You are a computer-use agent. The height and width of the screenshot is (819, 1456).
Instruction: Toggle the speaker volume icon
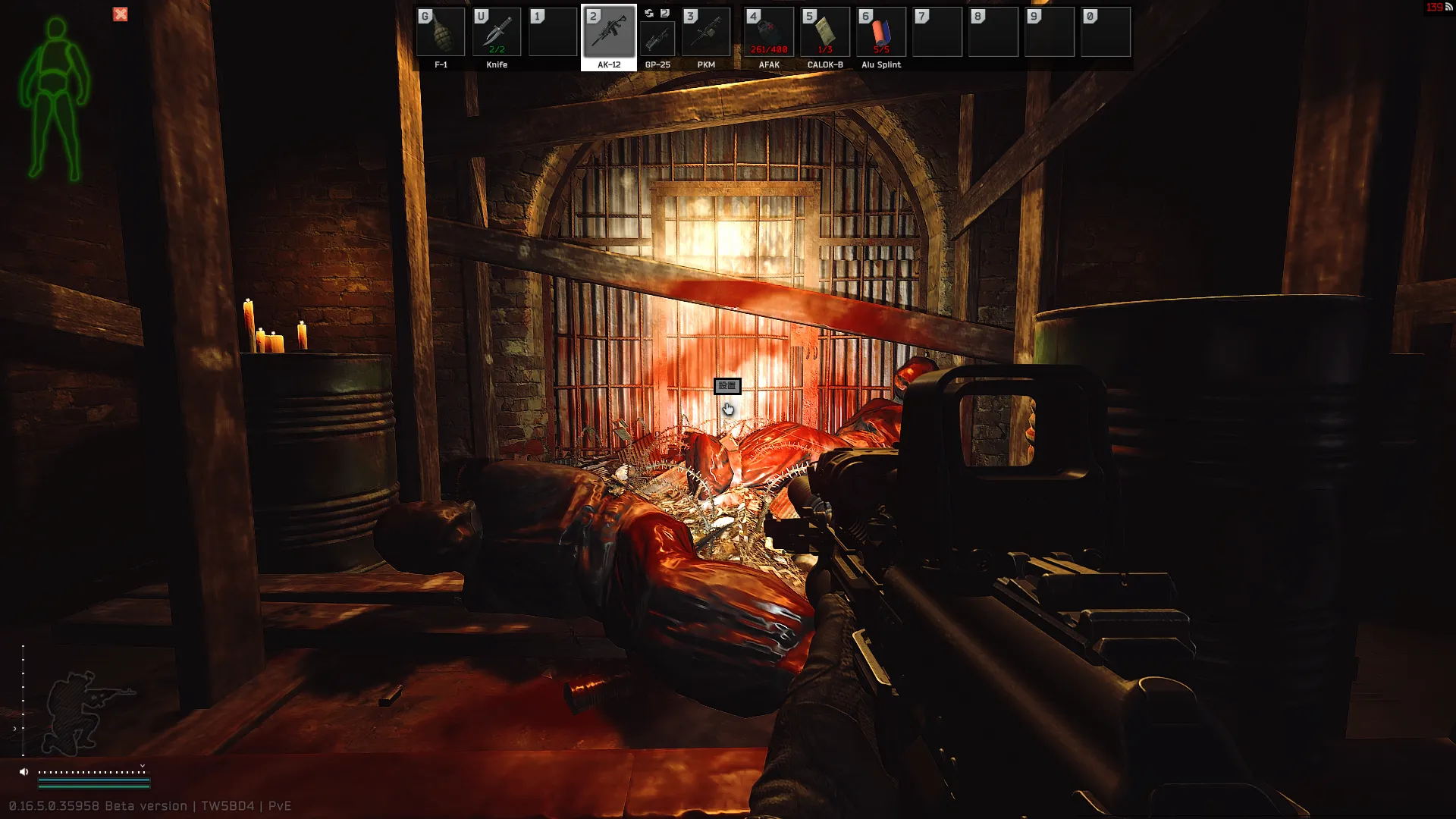coord(24,772)
